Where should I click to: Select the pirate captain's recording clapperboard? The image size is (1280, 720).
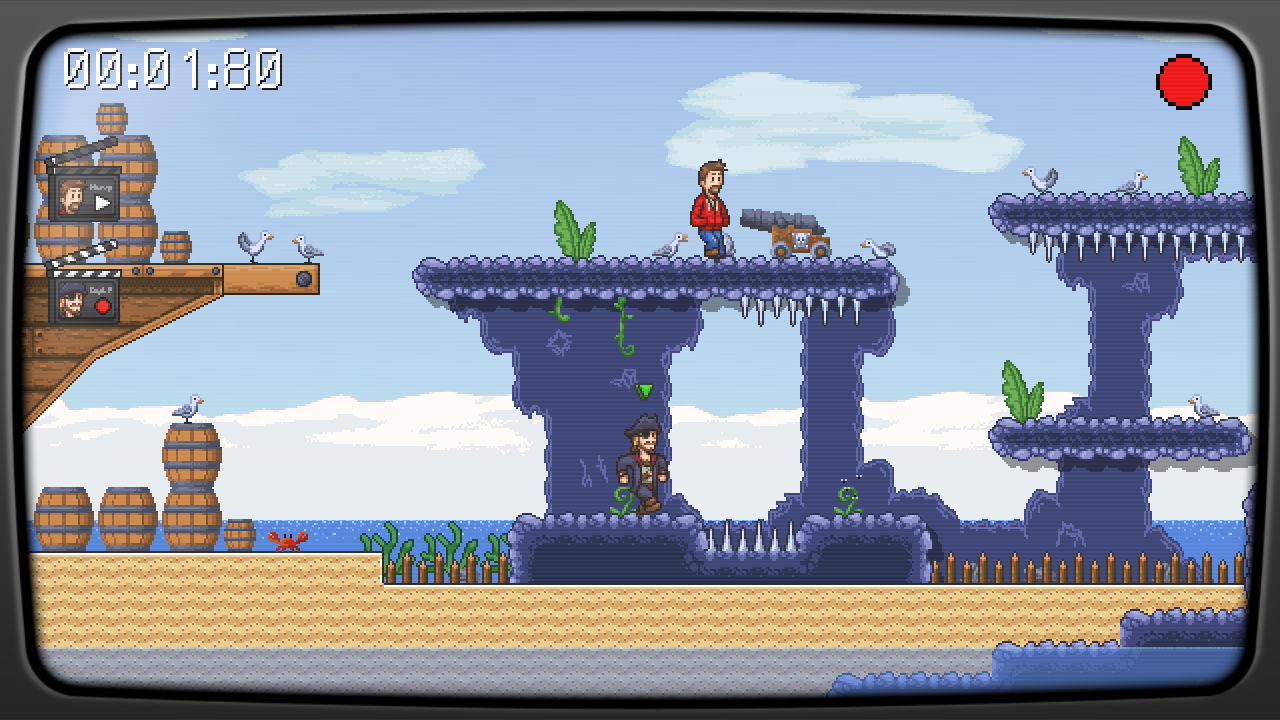(x=84, y=297)
